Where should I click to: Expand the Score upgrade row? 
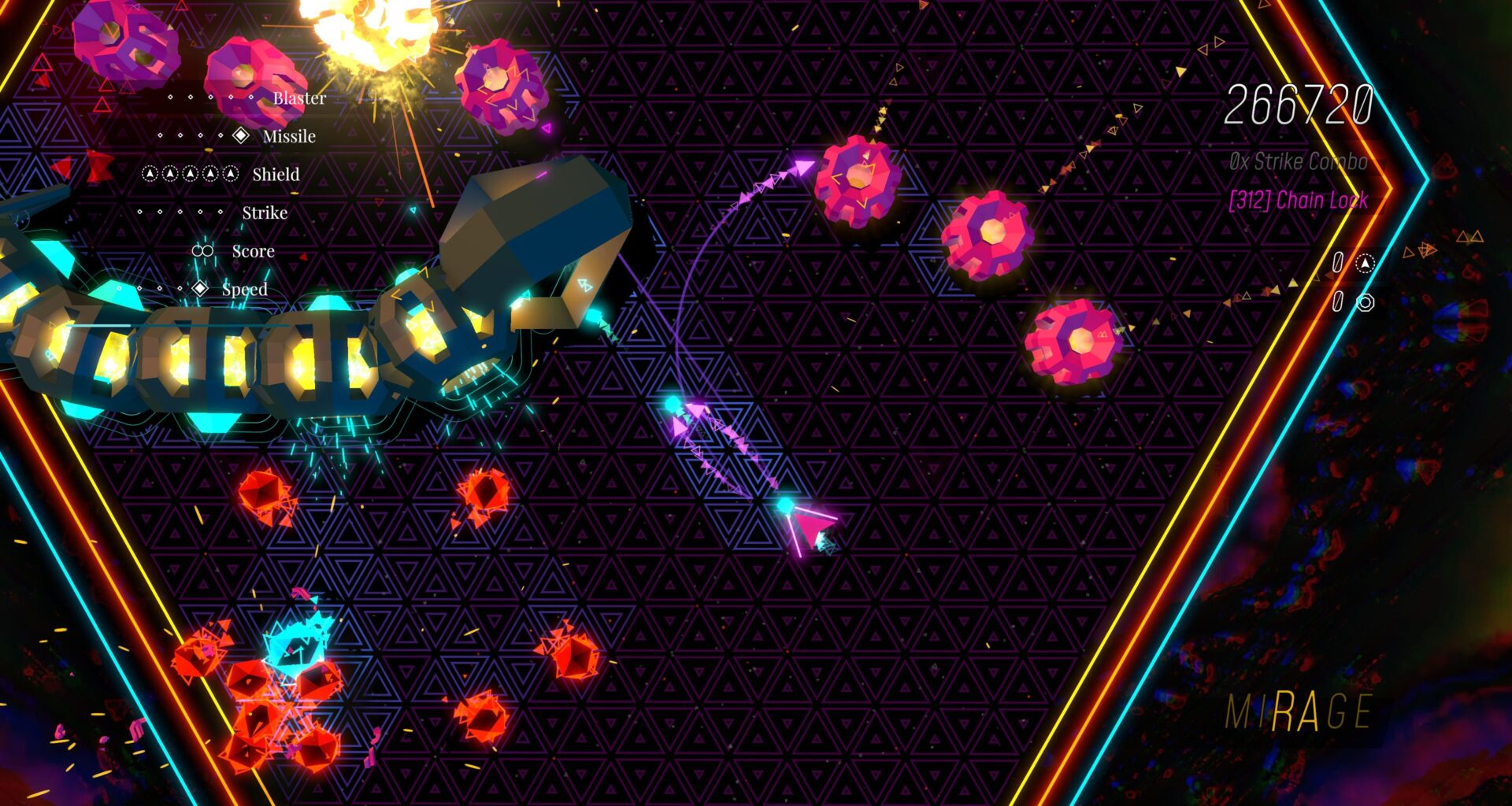pyautogui.click(x=252, y=250)
